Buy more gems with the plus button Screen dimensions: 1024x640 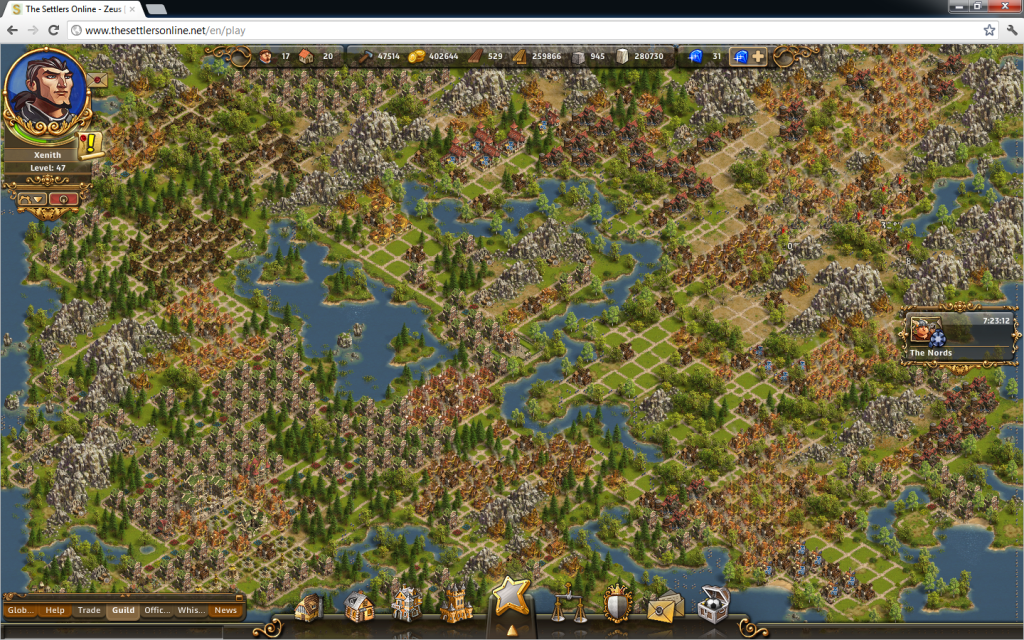[759, 56]
